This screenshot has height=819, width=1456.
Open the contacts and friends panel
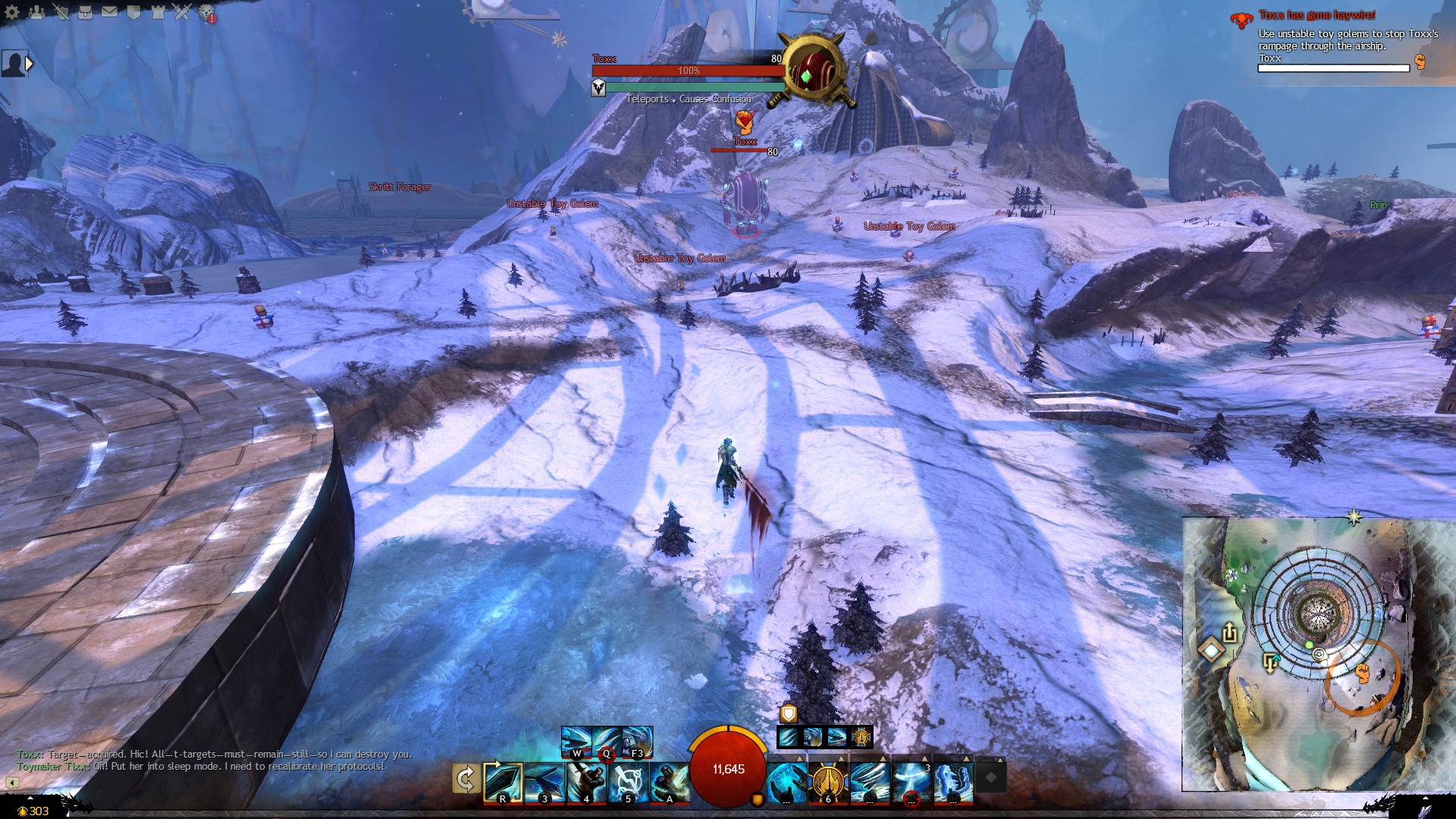[x=36, y=11]
